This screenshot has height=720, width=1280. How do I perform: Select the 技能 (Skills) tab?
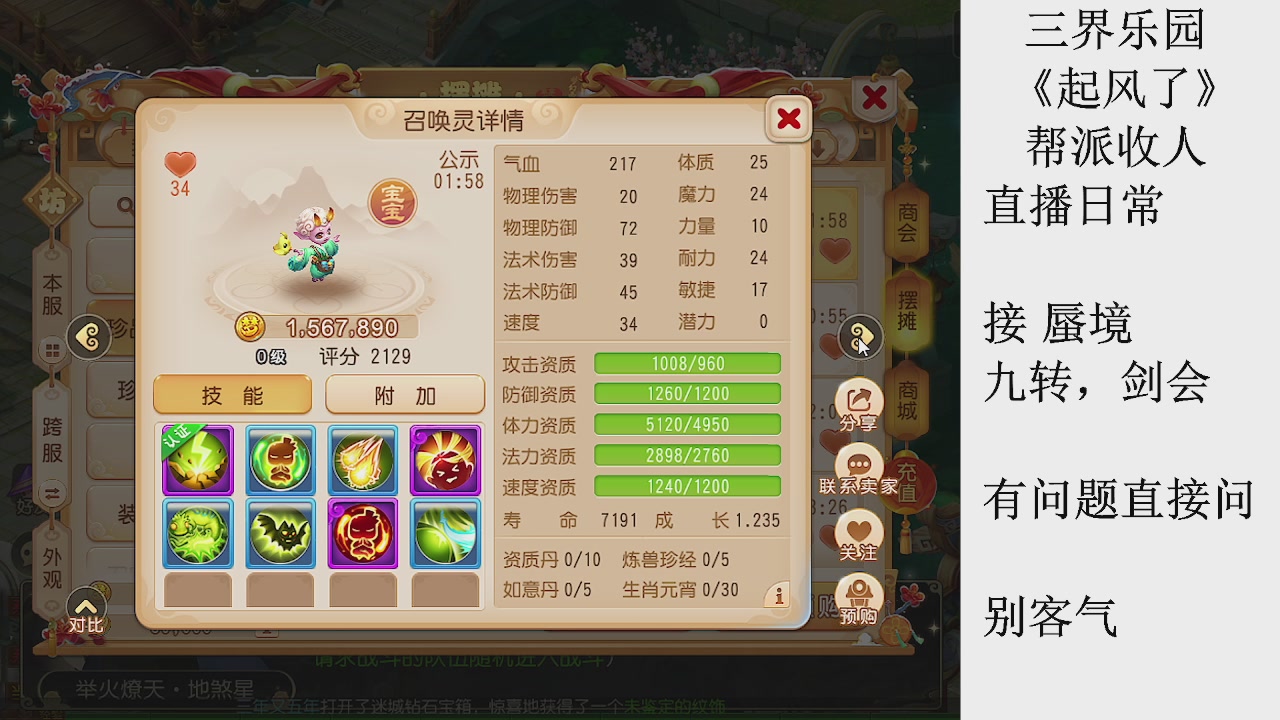click(x=231, y=394)
